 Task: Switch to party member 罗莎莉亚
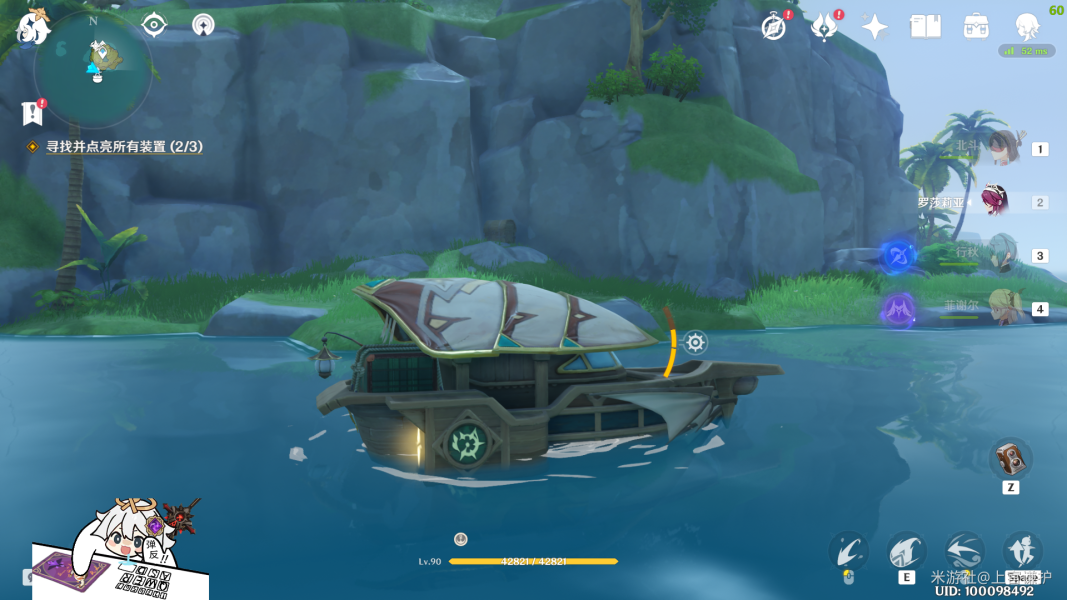coord(994,201)
